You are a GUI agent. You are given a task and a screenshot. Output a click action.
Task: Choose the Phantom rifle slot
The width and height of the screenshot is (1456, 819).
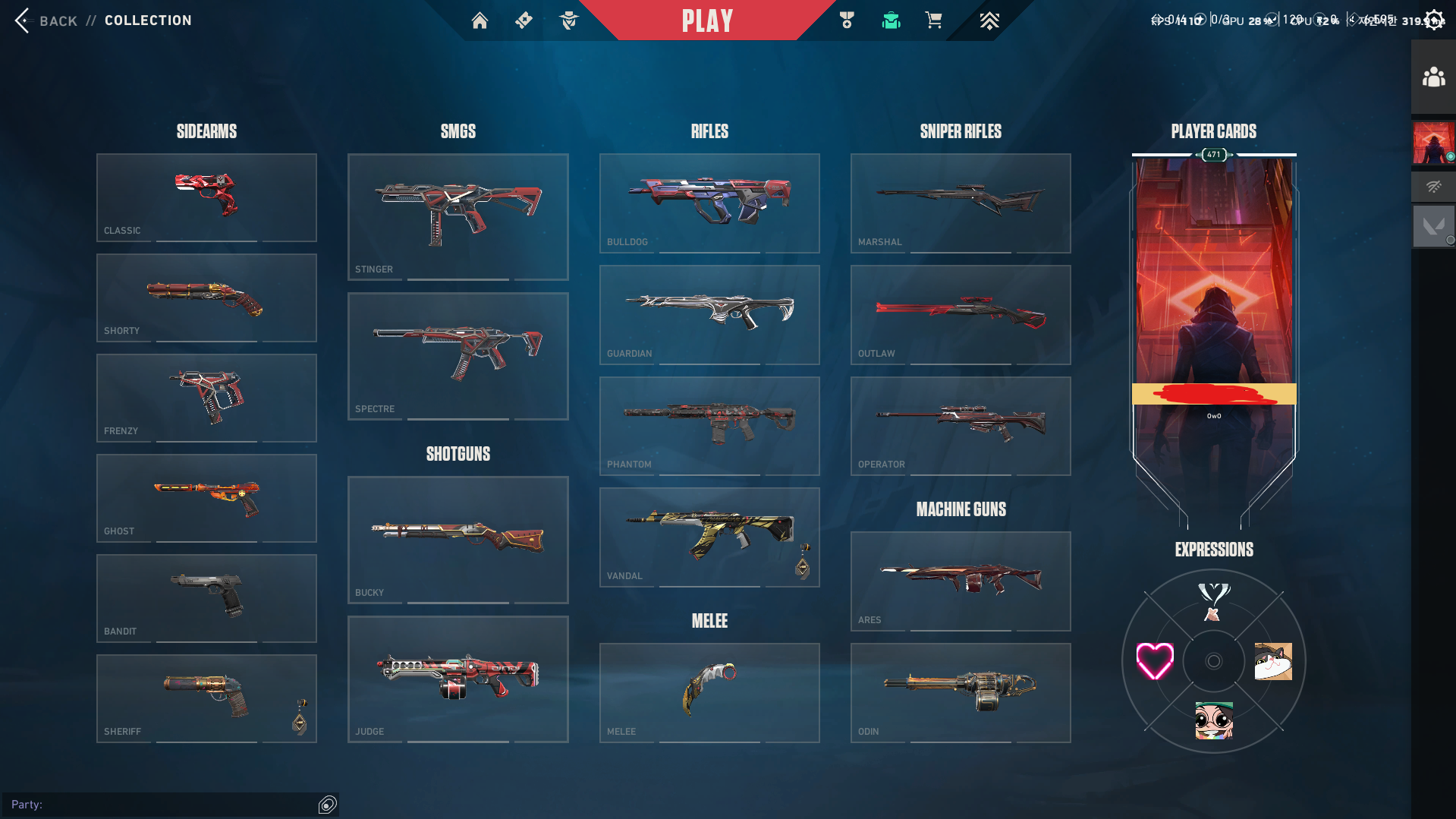click(709, 426)
